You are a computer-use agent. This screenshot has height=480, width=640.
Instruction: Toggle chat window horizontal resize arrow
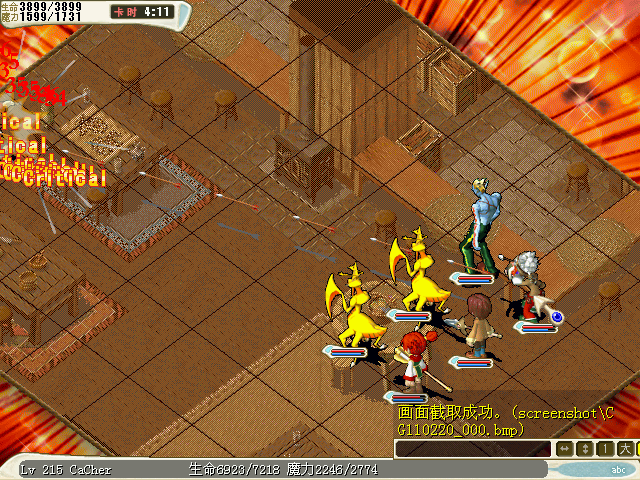(x=565, y=449)
